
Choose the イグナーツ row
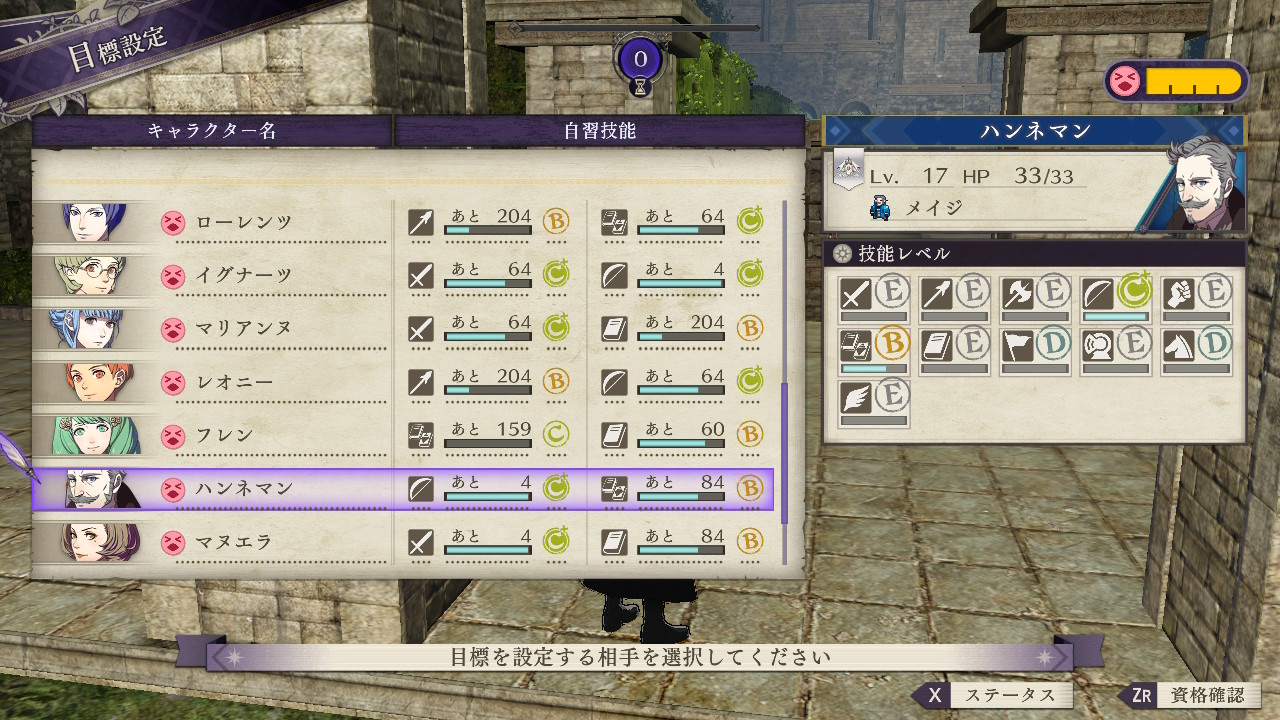243,275
